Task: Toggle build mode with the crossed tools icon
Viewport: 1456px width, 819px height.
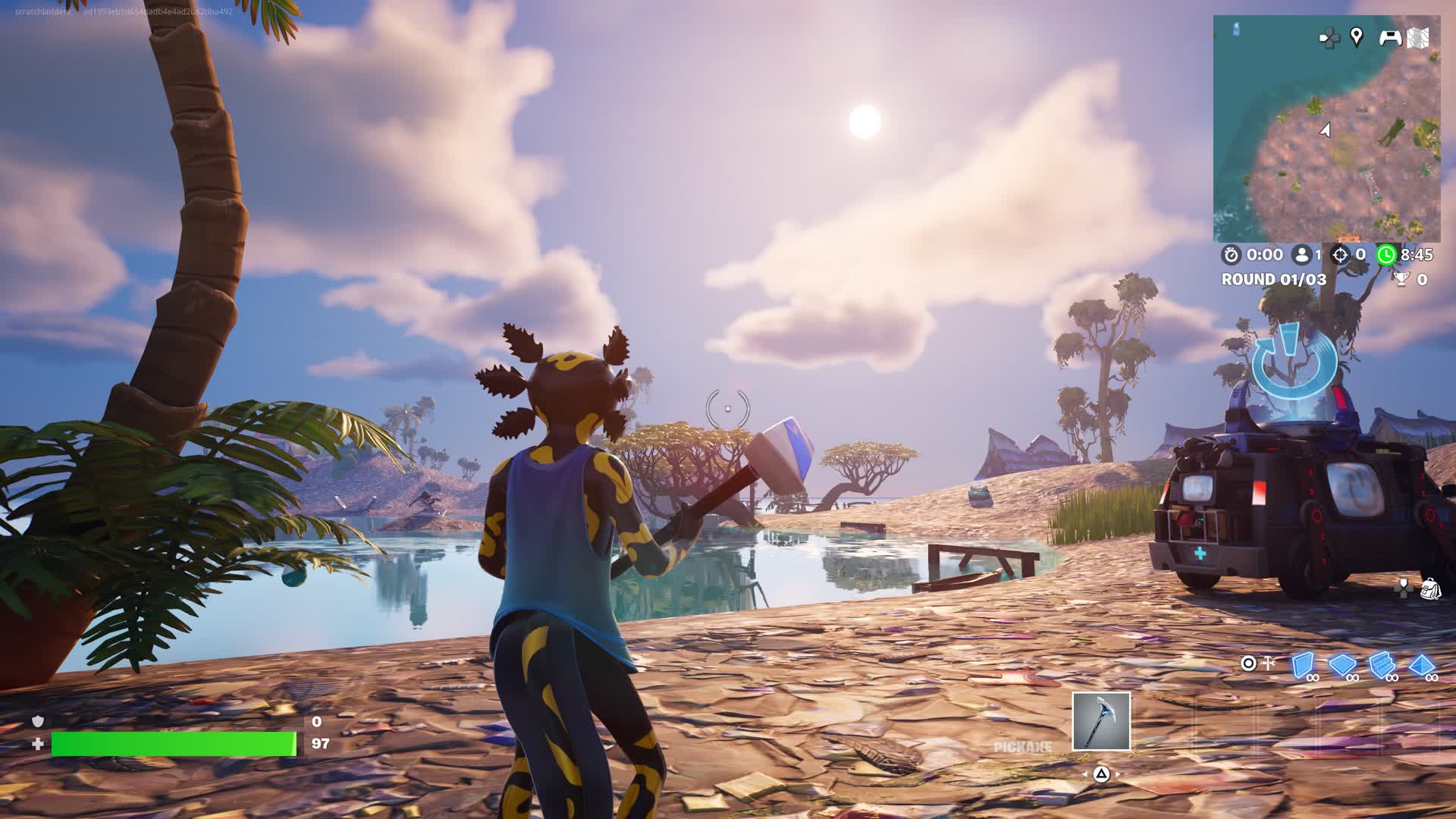Action: coord(1267,664)
